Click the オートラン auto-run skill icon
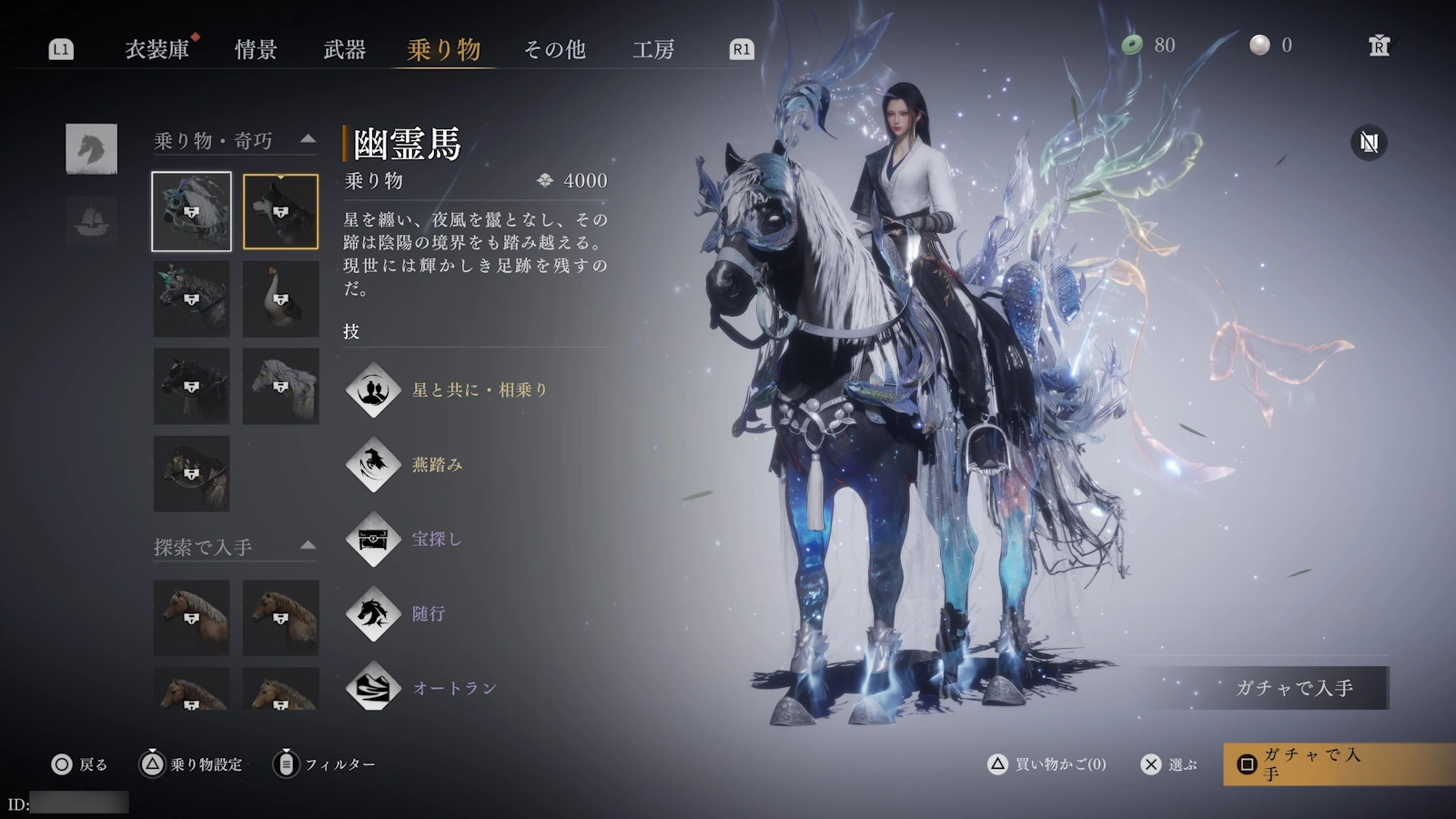 coord(373,689)
